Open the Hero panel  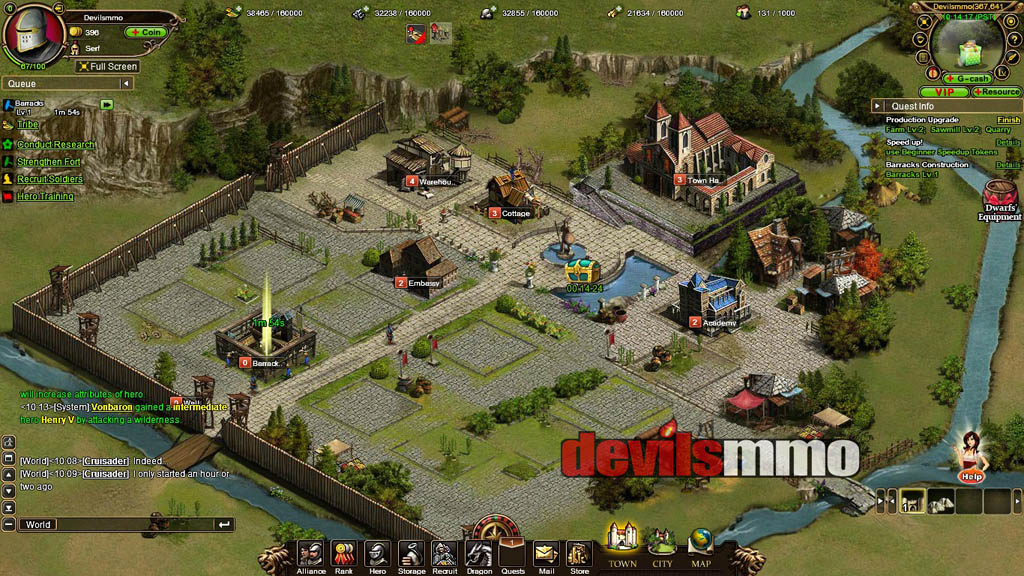tap(377, 554)
